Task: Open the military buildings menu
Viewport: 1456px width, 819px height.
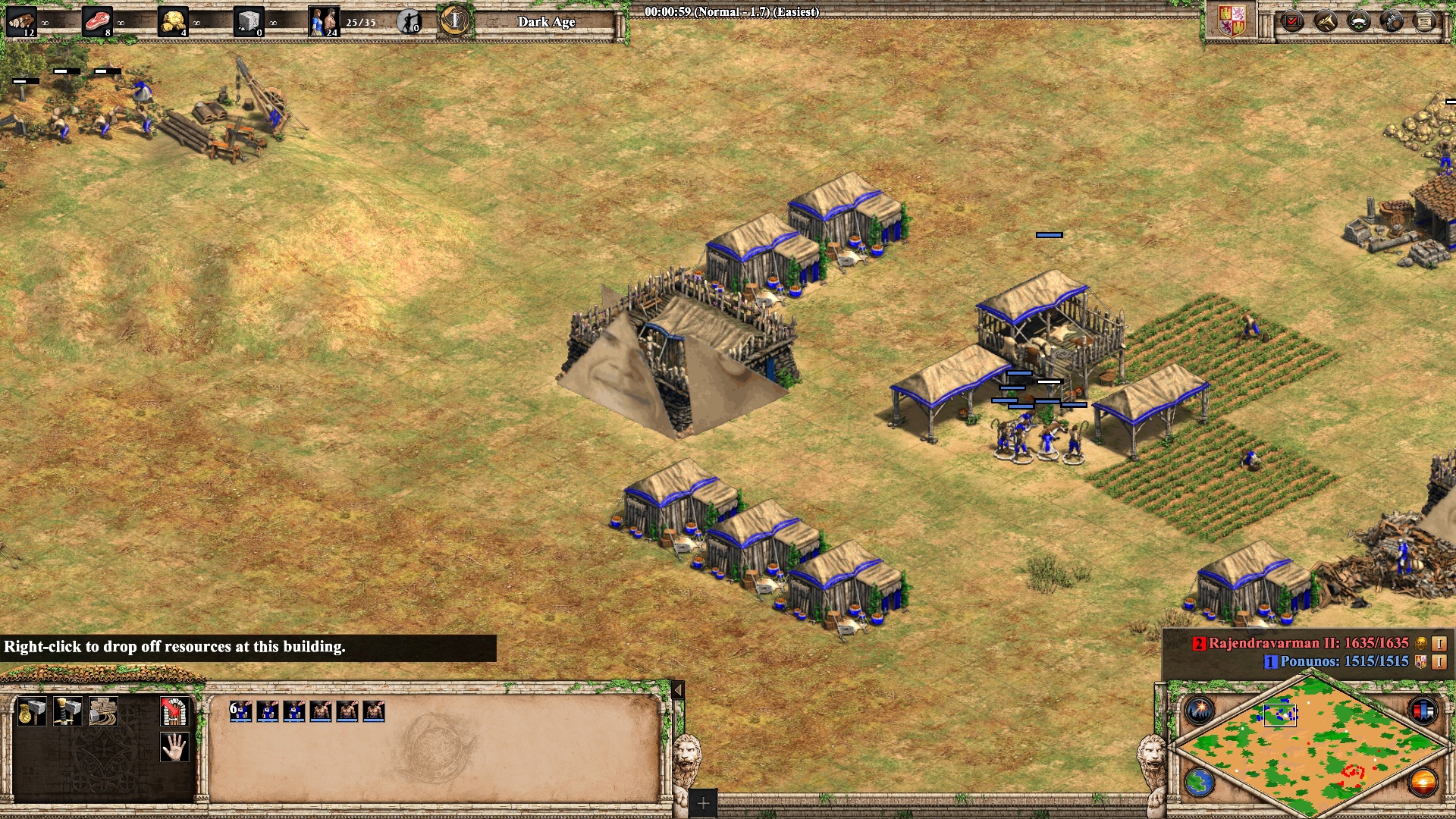Action: 67,711
